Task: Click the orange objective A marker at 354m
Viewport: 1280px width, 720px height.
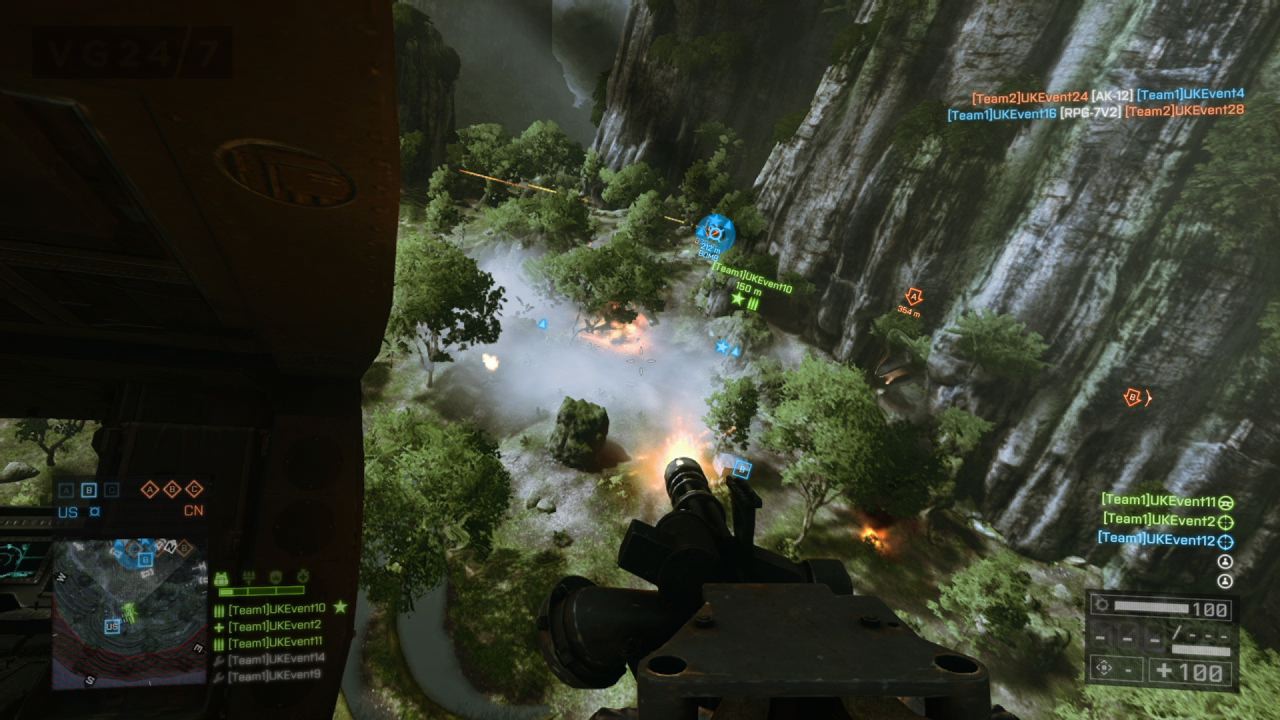Action: coord(913,297)
